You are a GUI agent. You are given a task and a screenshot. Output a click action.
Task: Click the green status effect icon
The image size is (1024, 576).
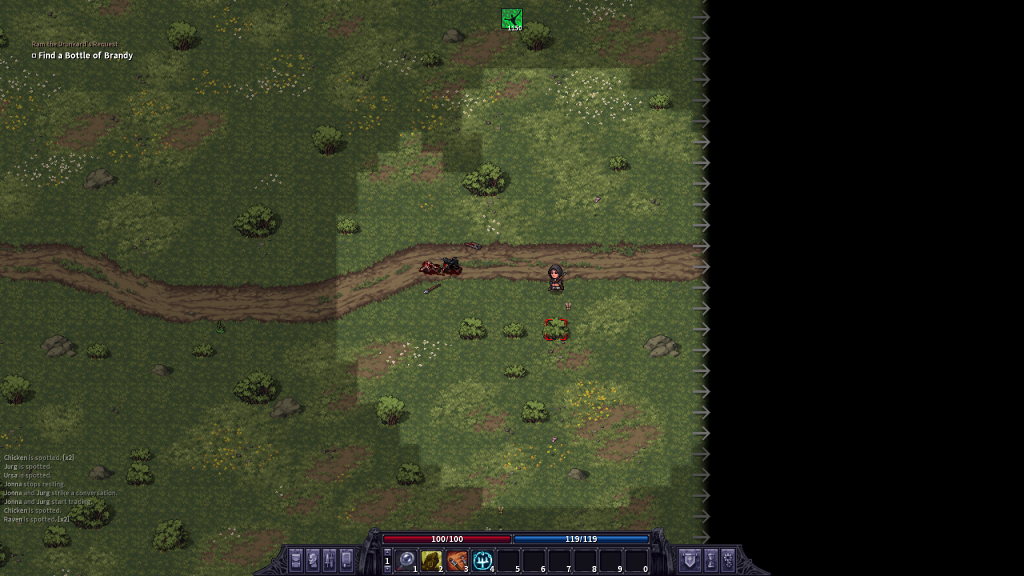click(x=512, y=18)
